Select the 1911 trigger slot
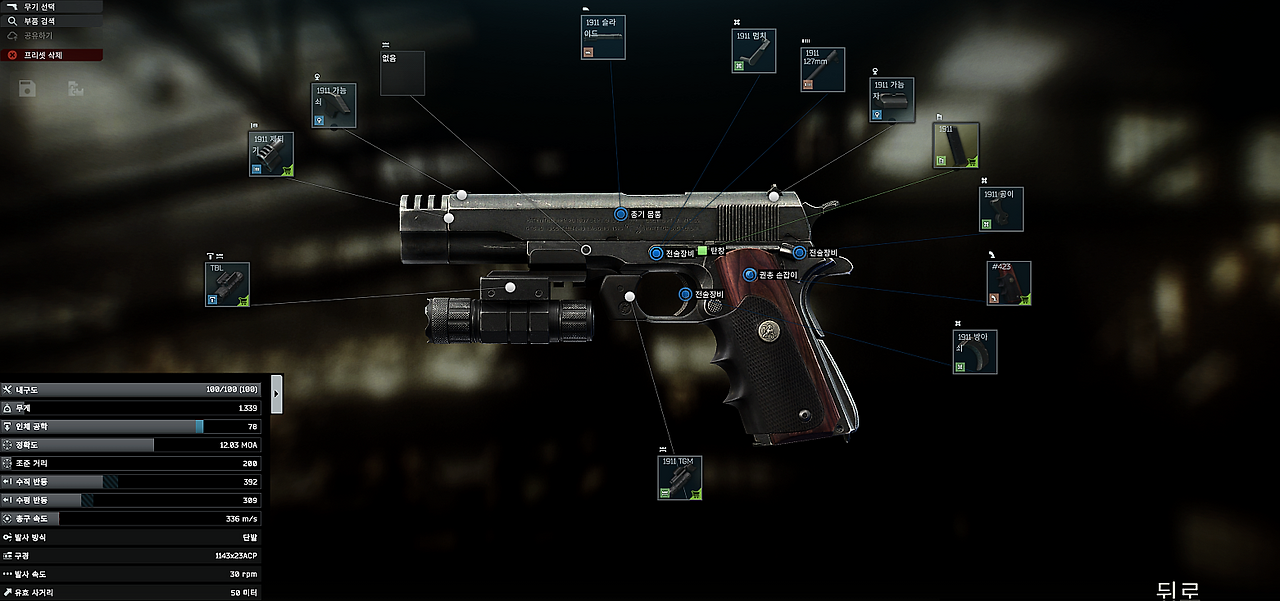Image resolution: width=1280 pixels, height=601 pixels. (x=974, y=352)
